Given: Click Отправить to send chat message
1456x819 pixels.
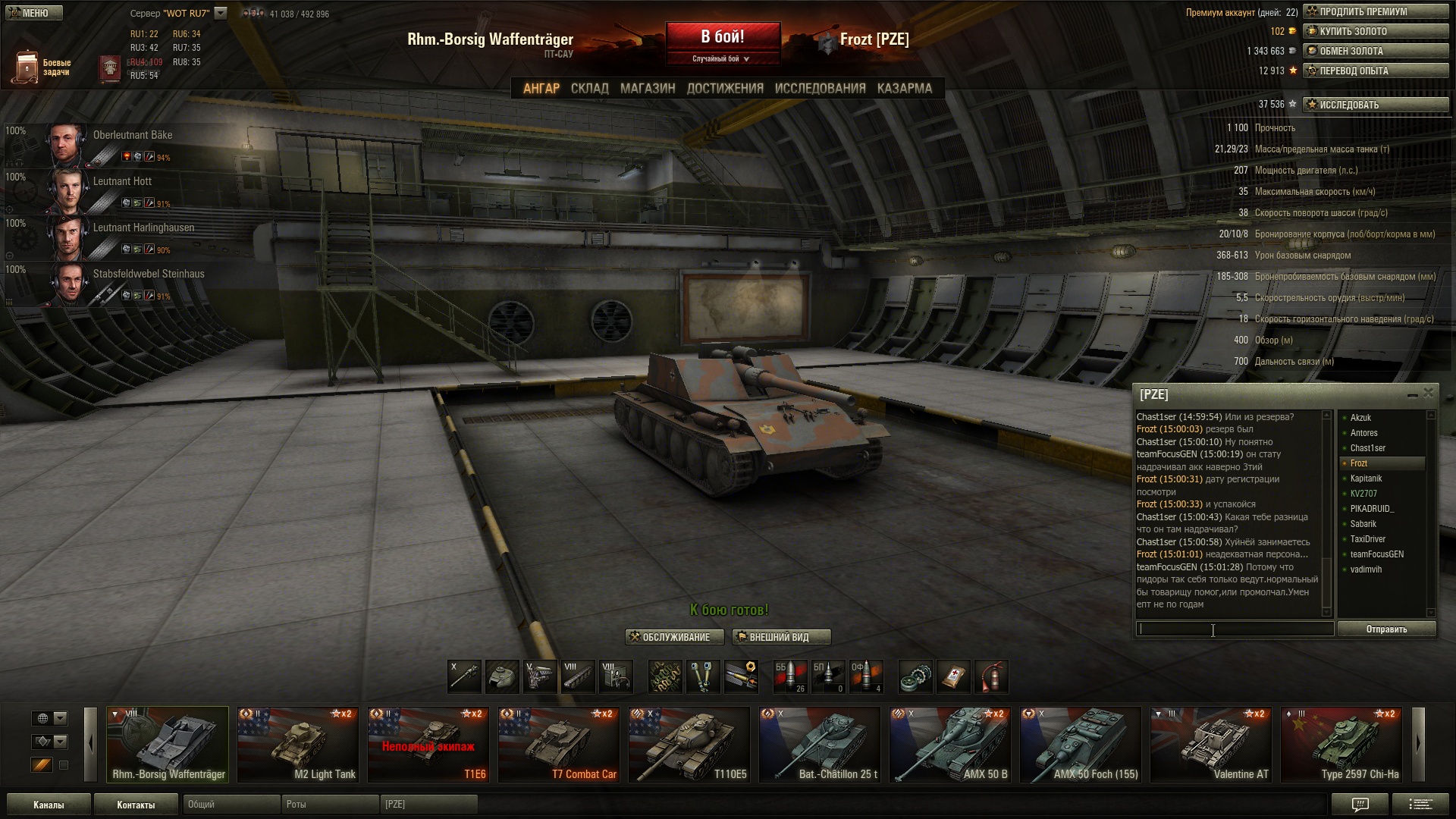Looking at the screenshot, I should (1386, 629).
